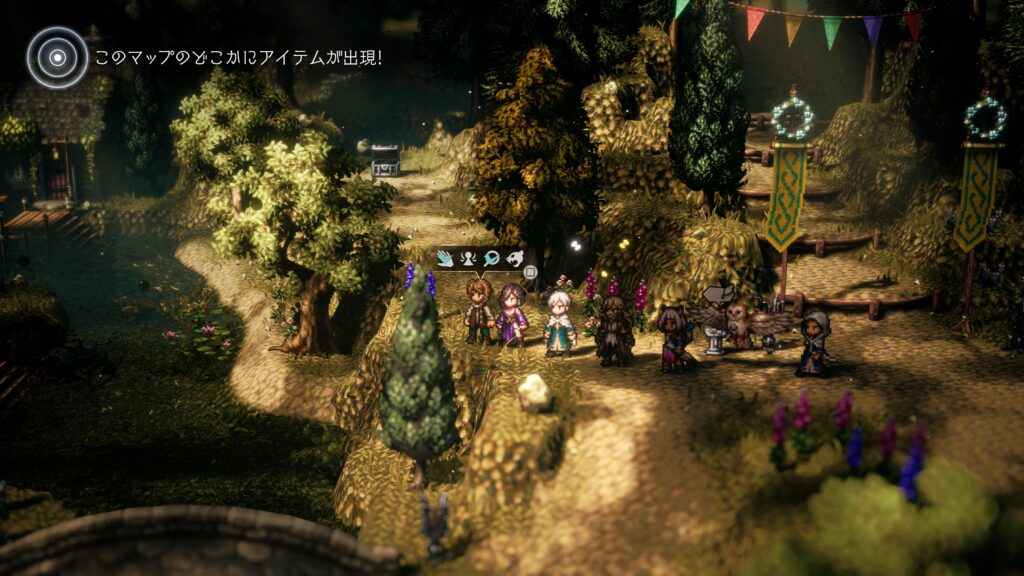This screenshot has height=576, width=1024.
Task: Click the radar ring icon beside the notification
Action: (57, 57)
